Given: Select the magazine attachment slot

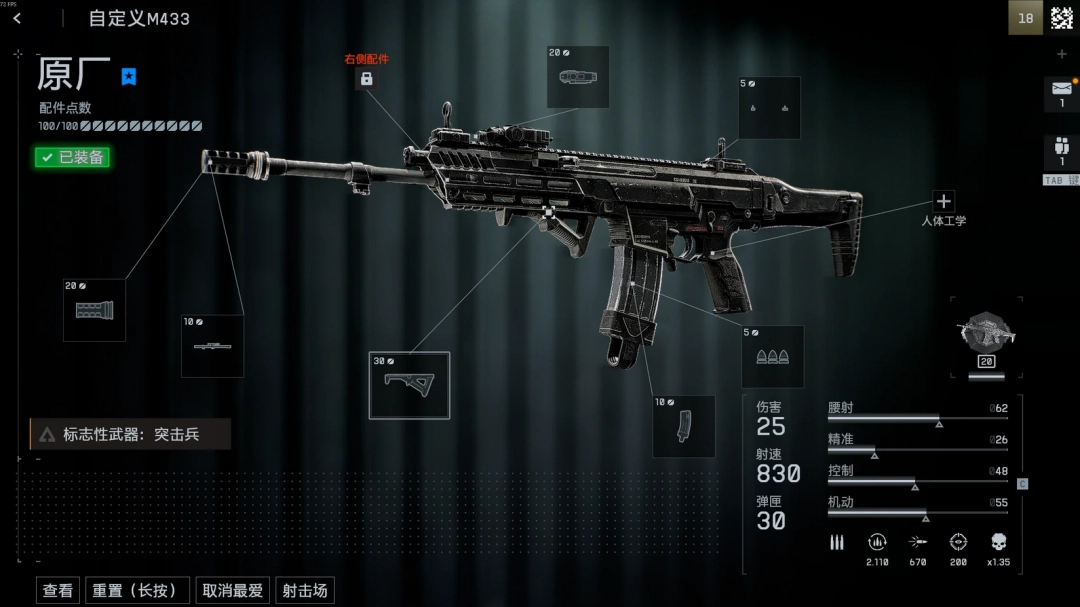Looking at the screenshot, I should (684, 426).
